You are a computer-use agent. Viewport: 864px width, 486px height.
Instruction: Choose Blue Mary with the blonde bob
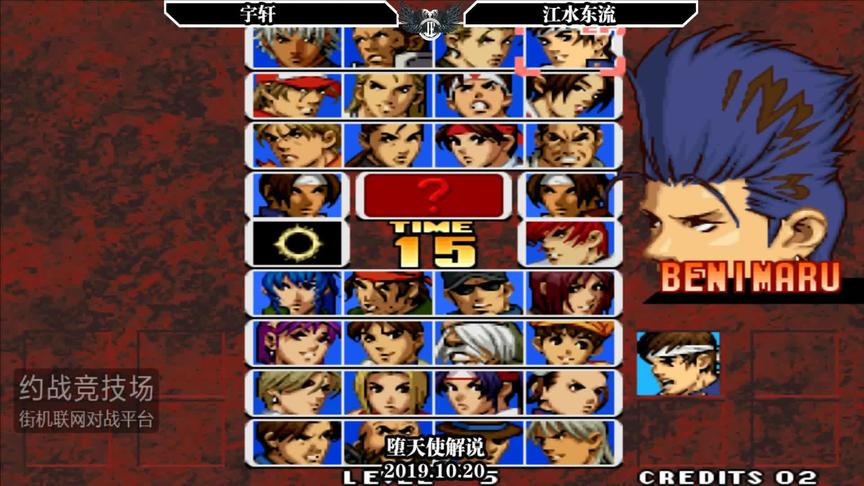(x=388, y=393)
